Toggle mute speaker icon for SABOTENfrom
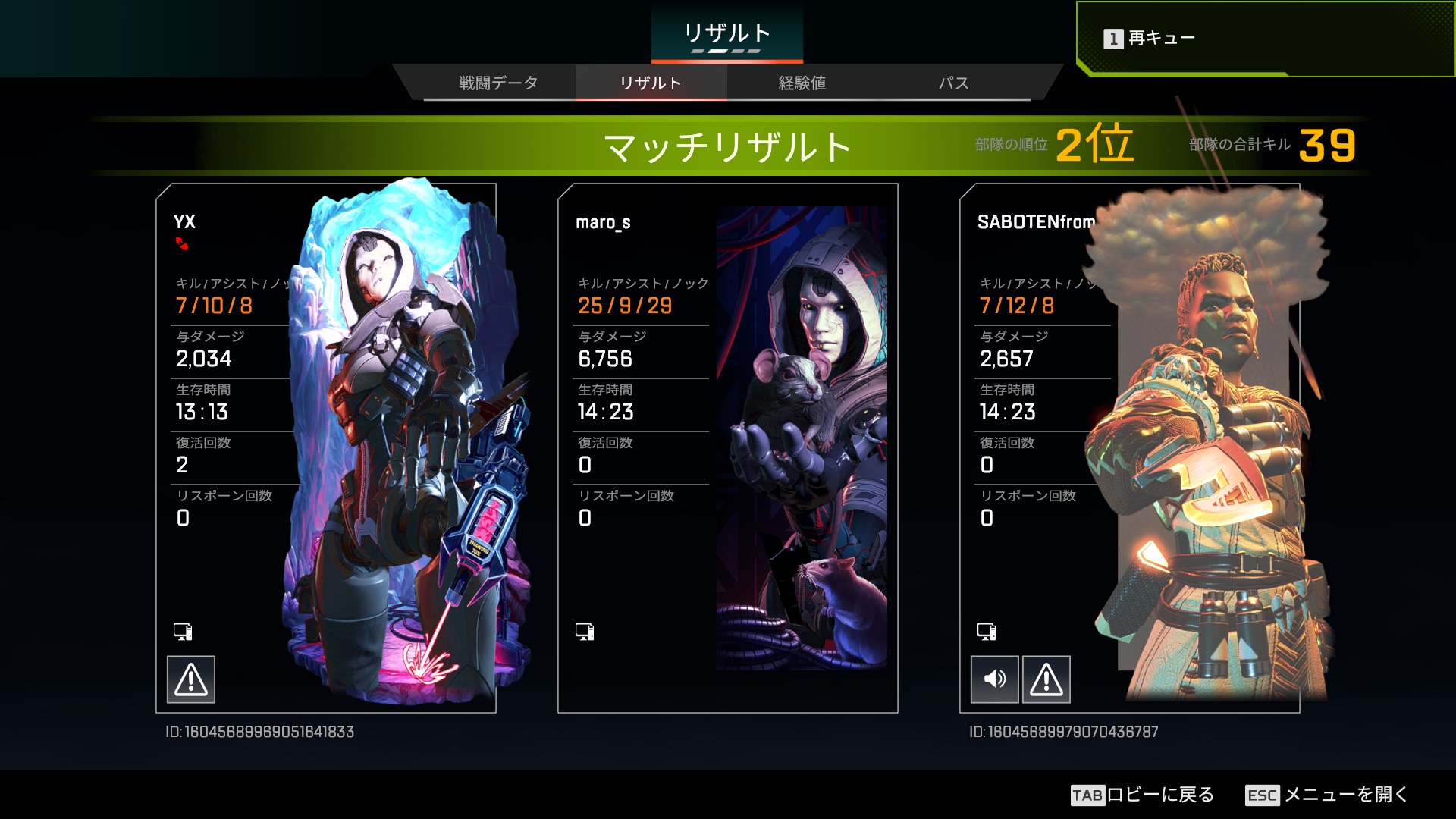 [x=995, y=679]
